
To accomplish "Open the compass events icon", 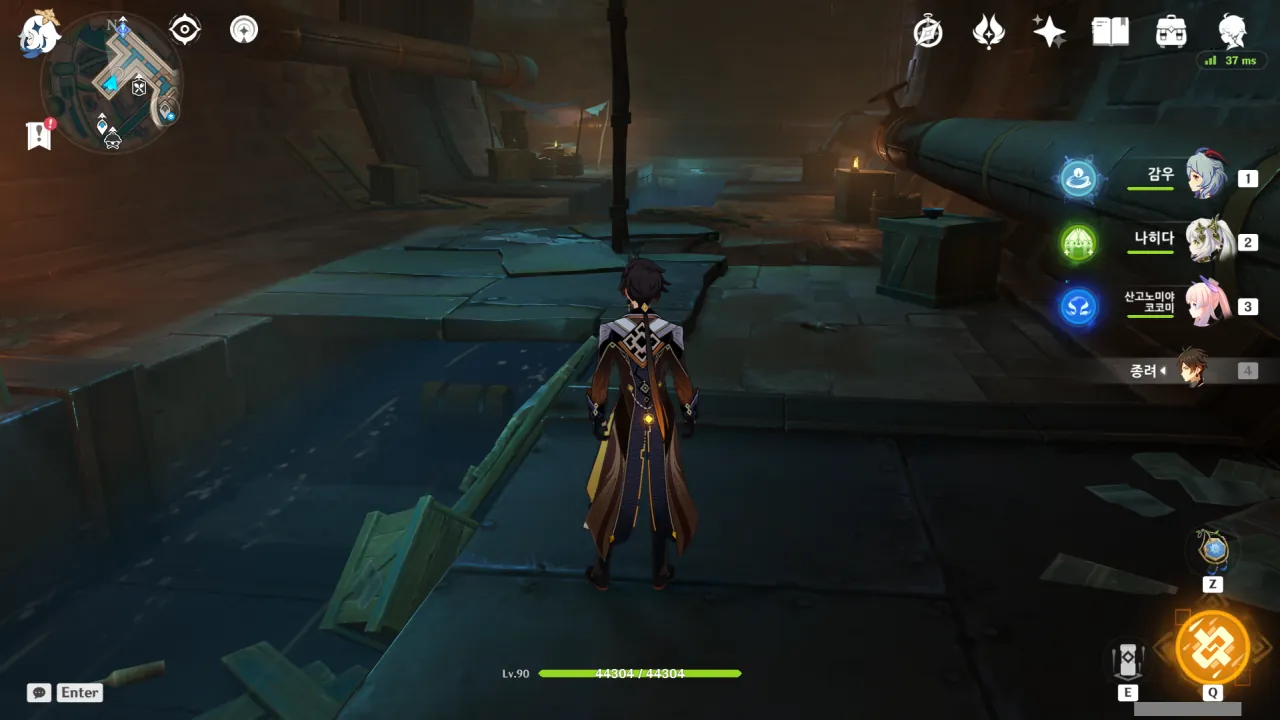I will coord(928,32).
